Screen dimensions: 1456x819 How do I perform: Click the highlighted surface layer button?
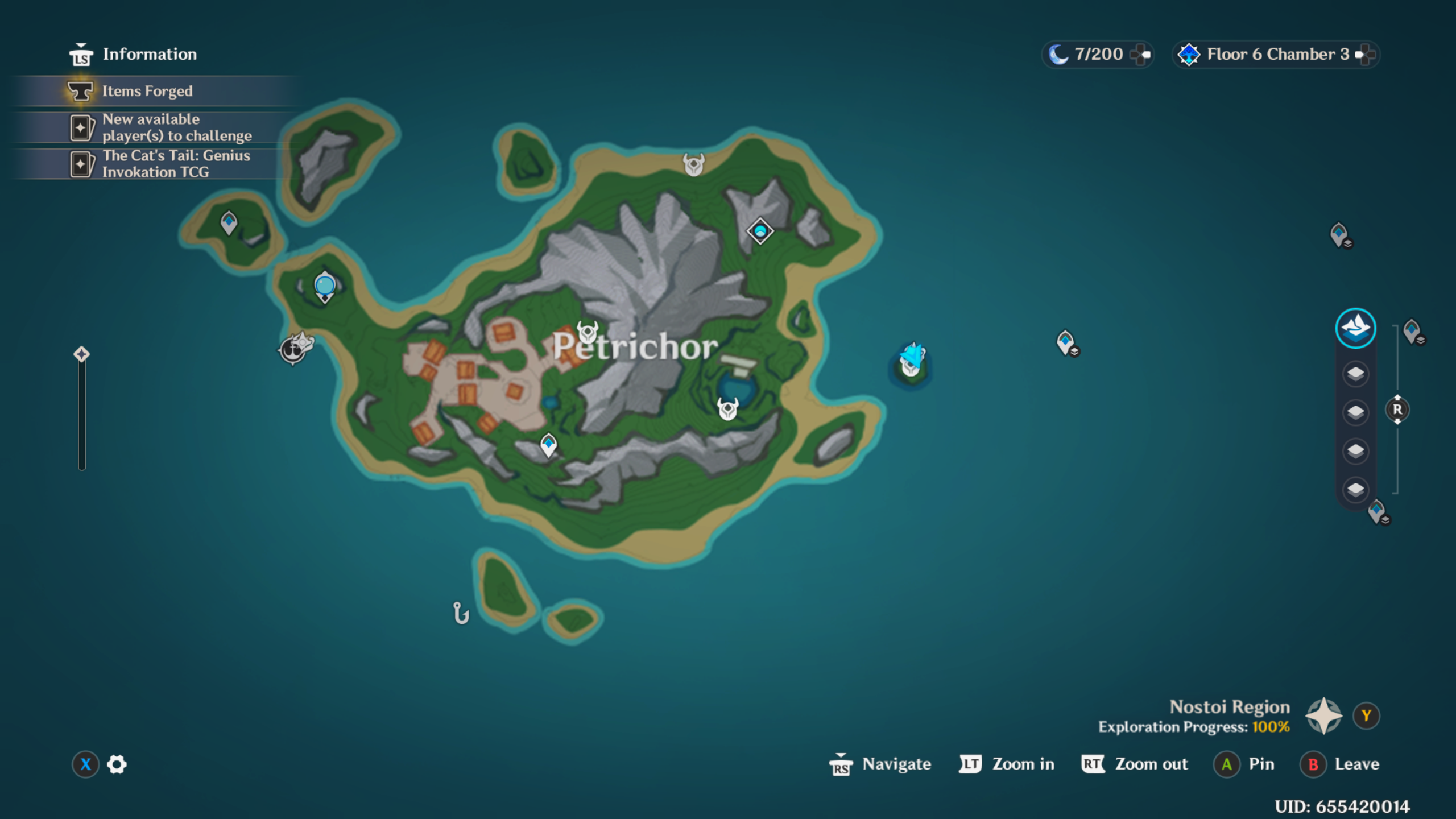[x=1355, y=328]
